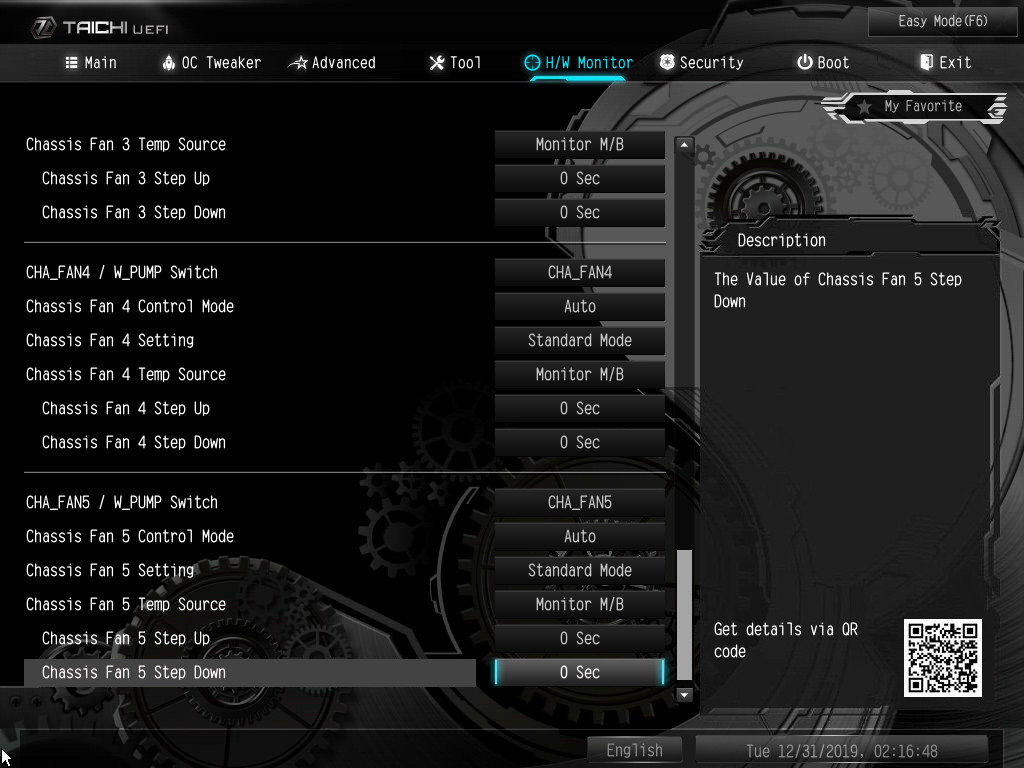Click the scrollbar up arrow
The width and height of the screenshot is (1024, 768).
tap(684, 145)
